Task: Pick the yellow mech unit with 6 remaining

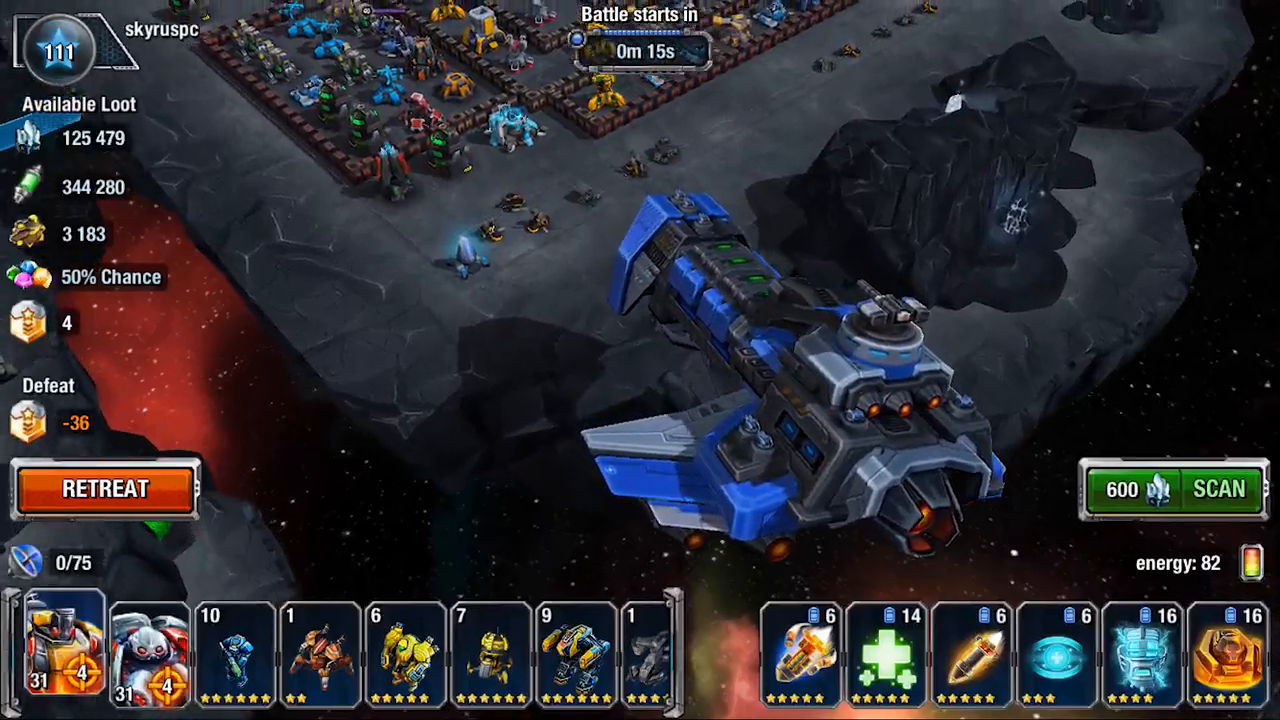Action: coord(405,655)
